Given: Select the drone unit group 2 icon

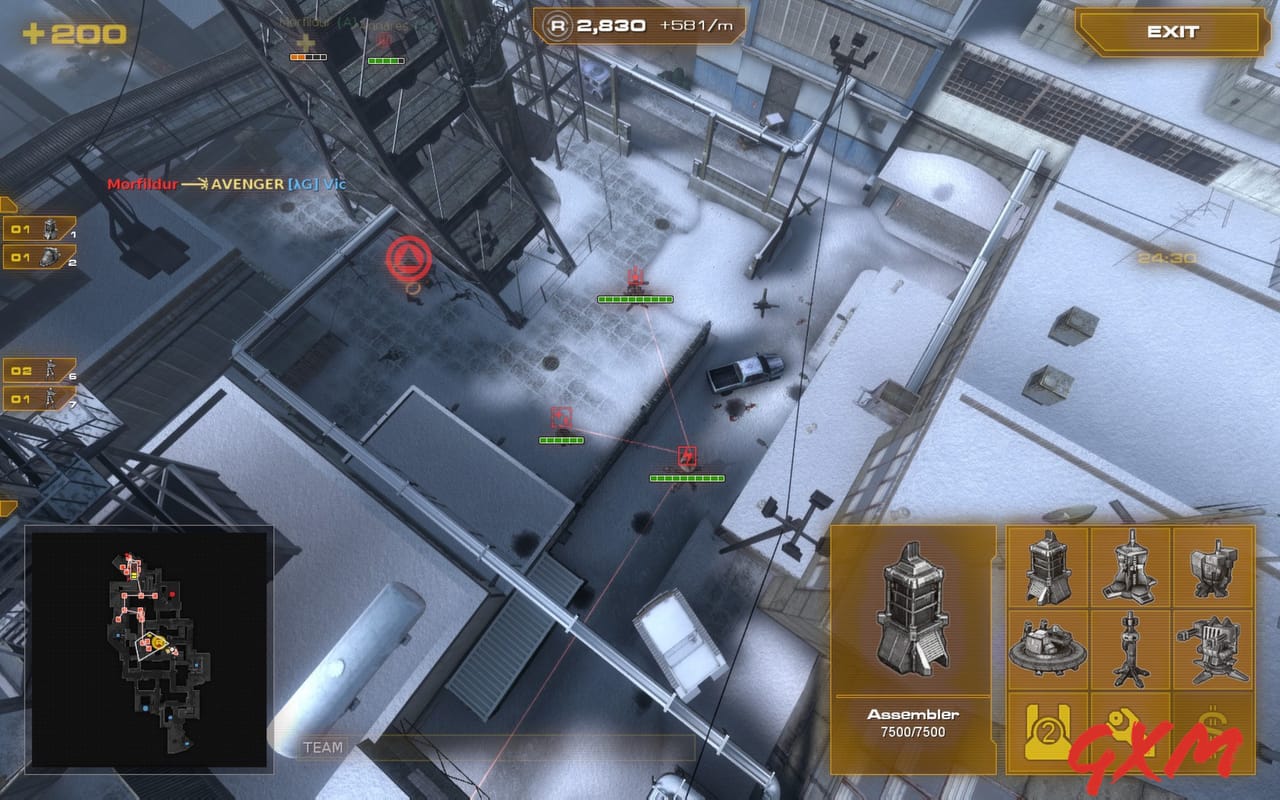Looking at the screenshot, I should point(40,257).
